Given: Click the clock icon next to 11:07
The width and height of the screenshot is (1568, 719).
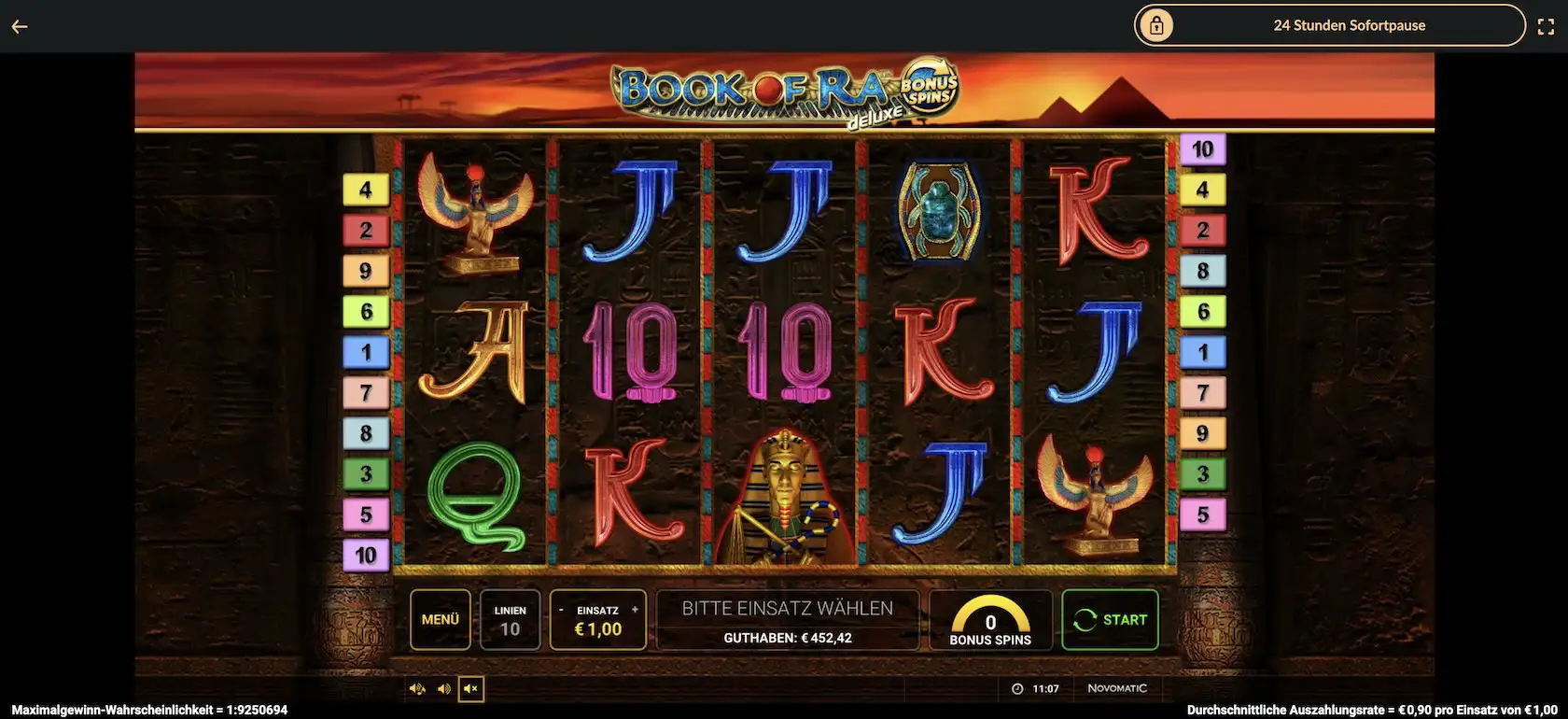Looking at the screenshot, I should [x=1016, y=688].
